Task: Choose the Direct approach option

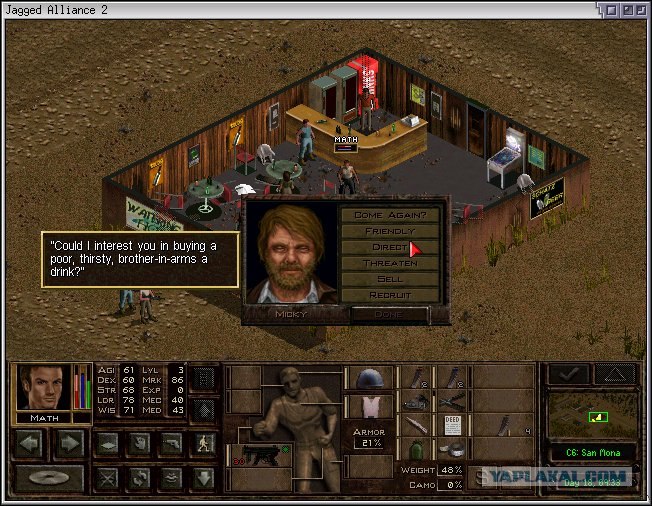Action: tap(389, 247)
